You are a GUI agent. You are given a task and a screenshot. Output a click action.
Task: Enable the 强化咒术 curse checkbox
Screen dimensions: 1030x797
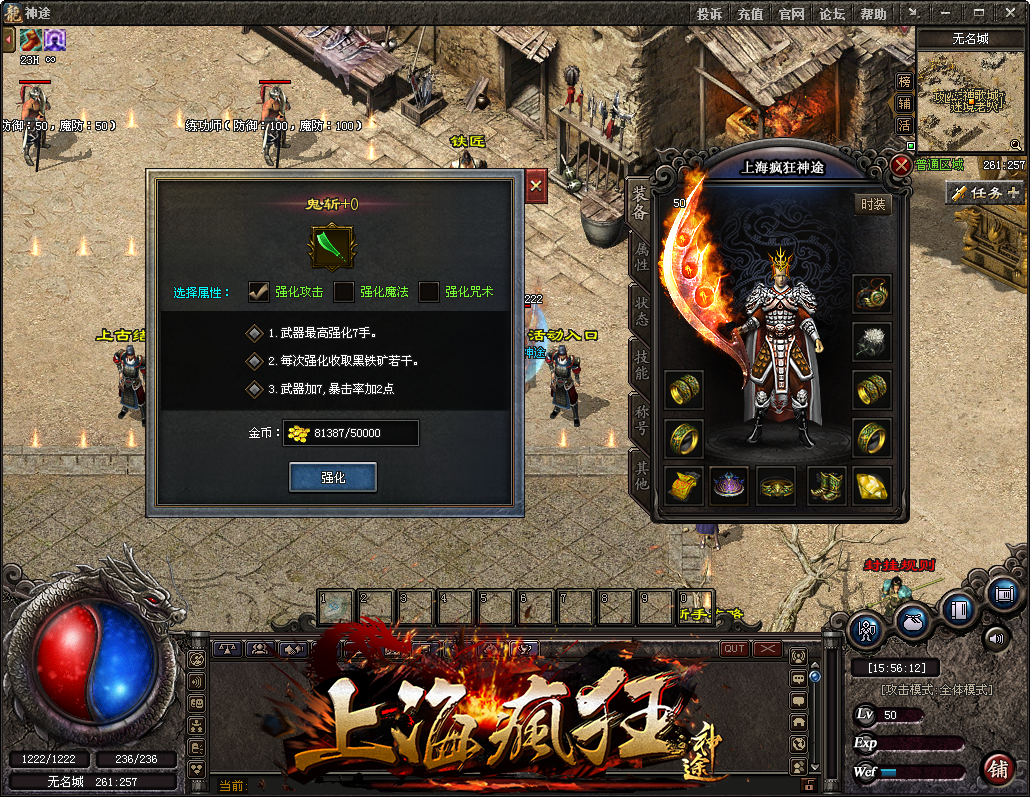click(429, 292)
